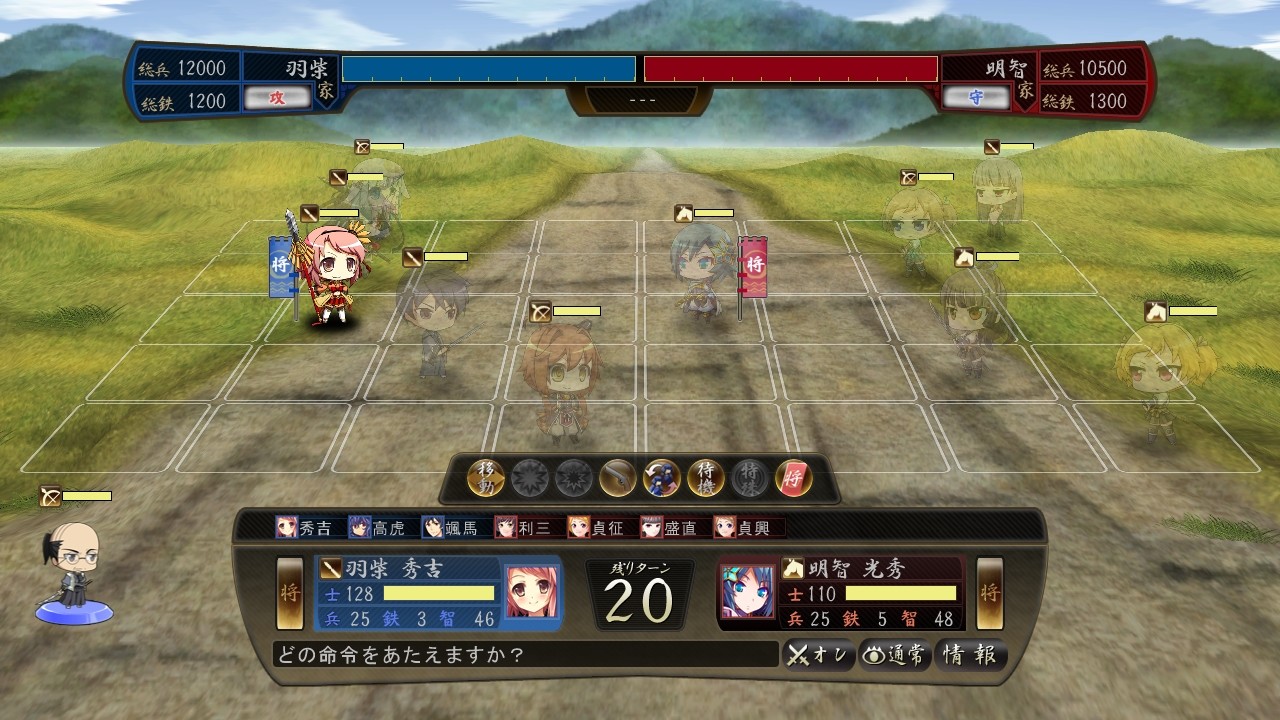Viewport: 1280px width, 720px height.
Task: Select 高虎 in the turn order list
Action: (x=377, y=527)
